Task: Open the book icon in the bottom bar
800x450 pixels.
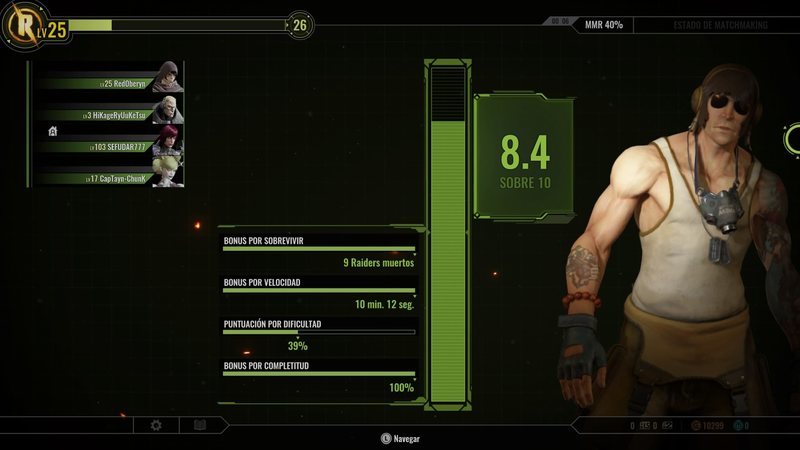Action: click(200, 425)
